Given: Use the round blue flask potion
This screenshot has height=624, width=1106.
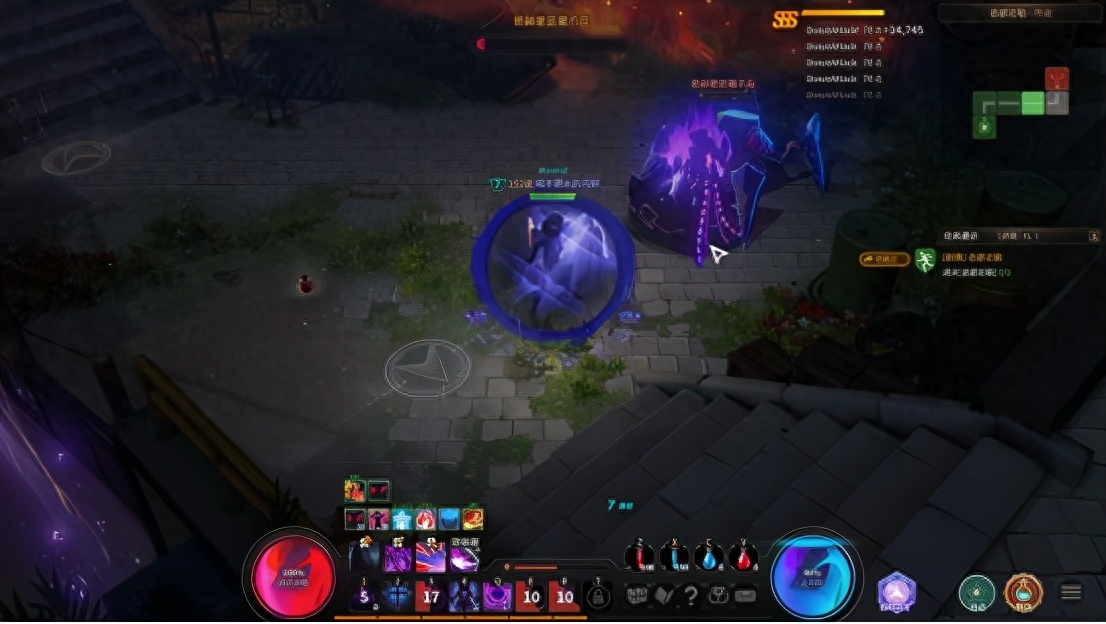Looking at the screenshot, I should pyautogui.click(x=709, y=558).
